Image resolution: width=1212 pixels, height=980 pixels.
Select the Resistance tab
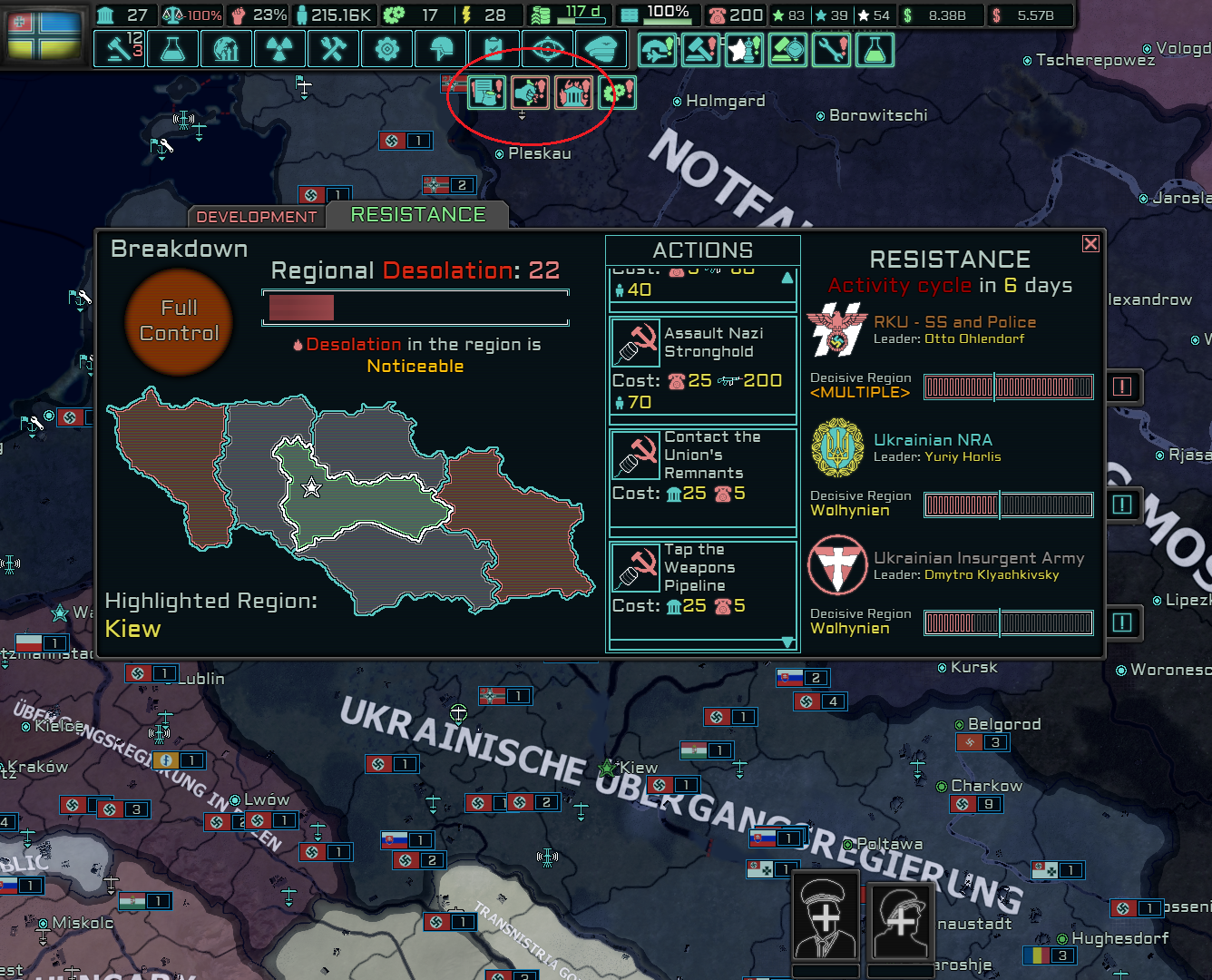(x=417, y=214)
